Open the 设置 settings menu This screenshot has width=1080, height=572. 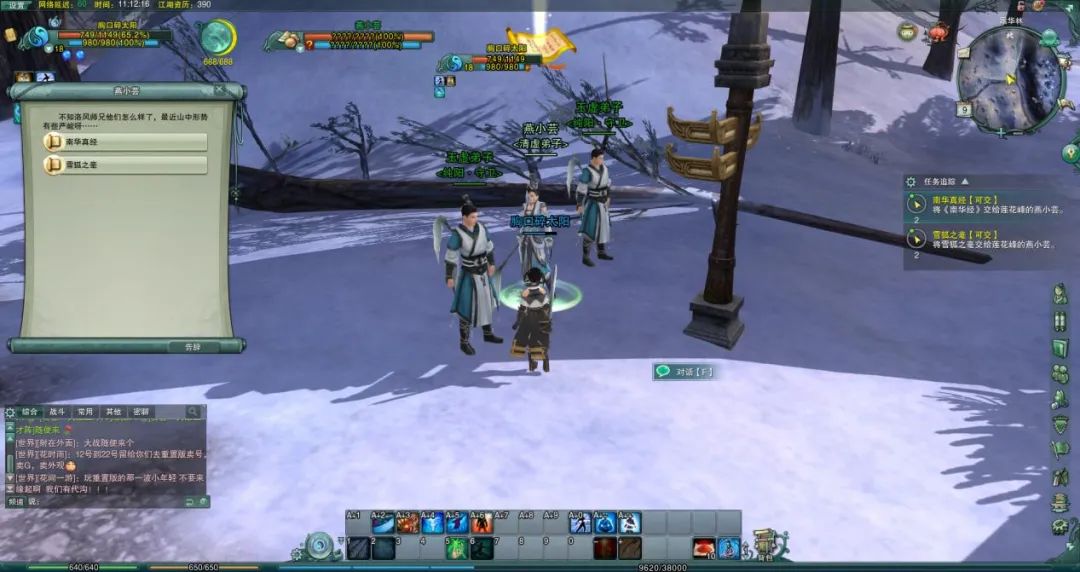(x=16, y=5)
